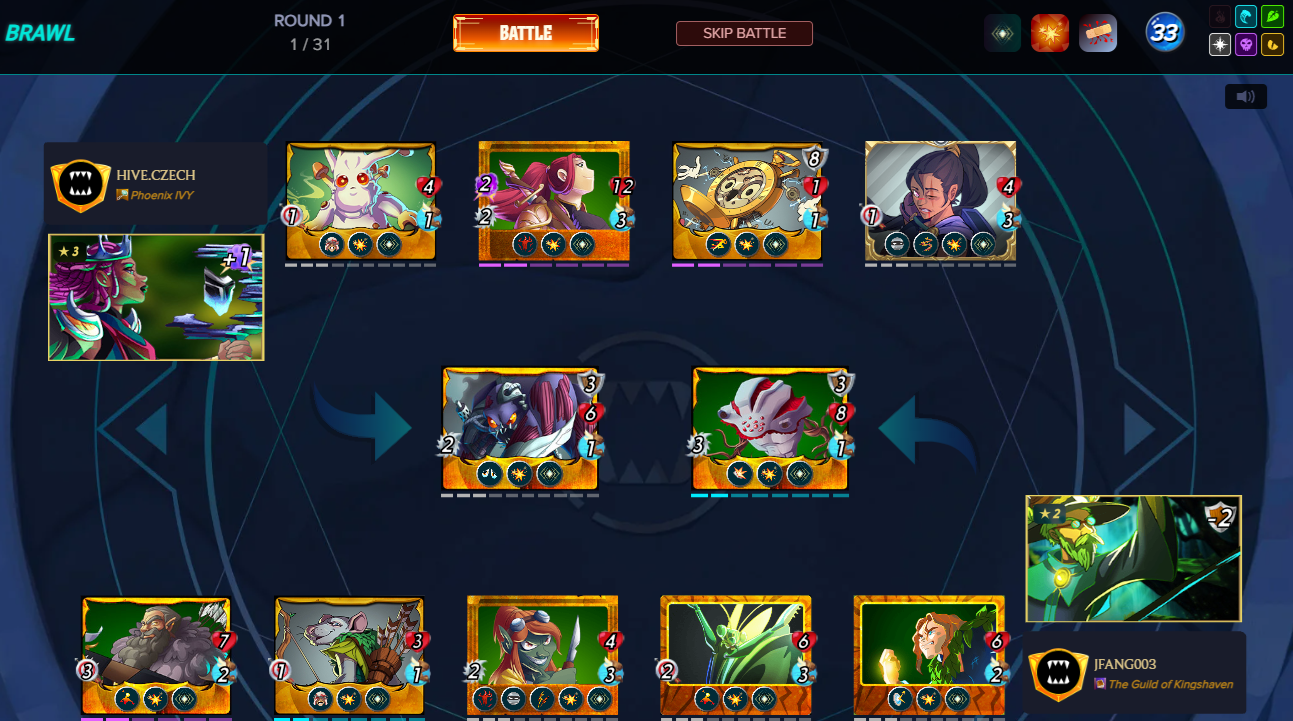
Task: Click the green leaf element icon
Action: [1272, 16]
